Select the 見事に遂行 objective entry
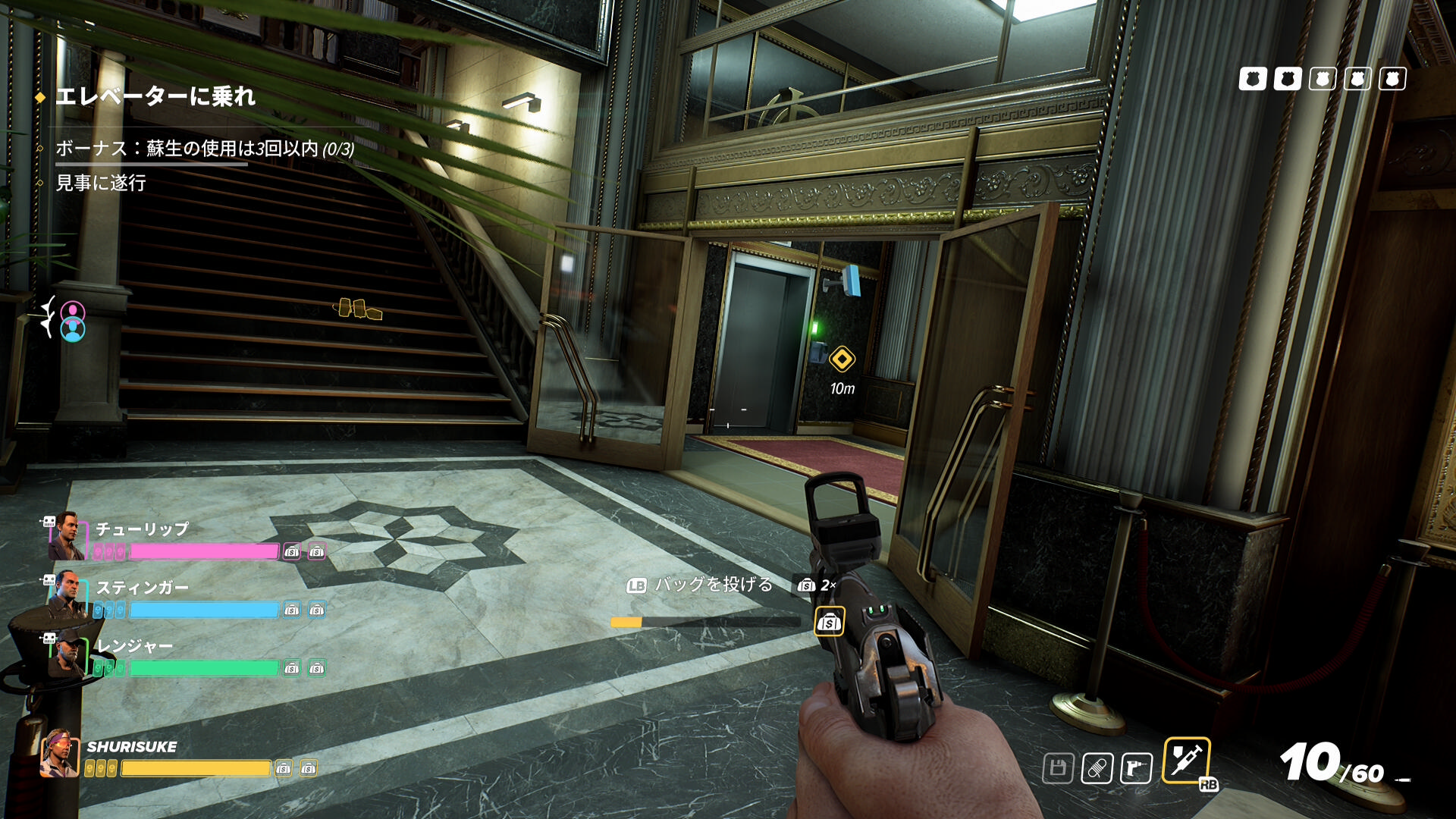Viewport: 1456px width, 819px height. point(101,183)
